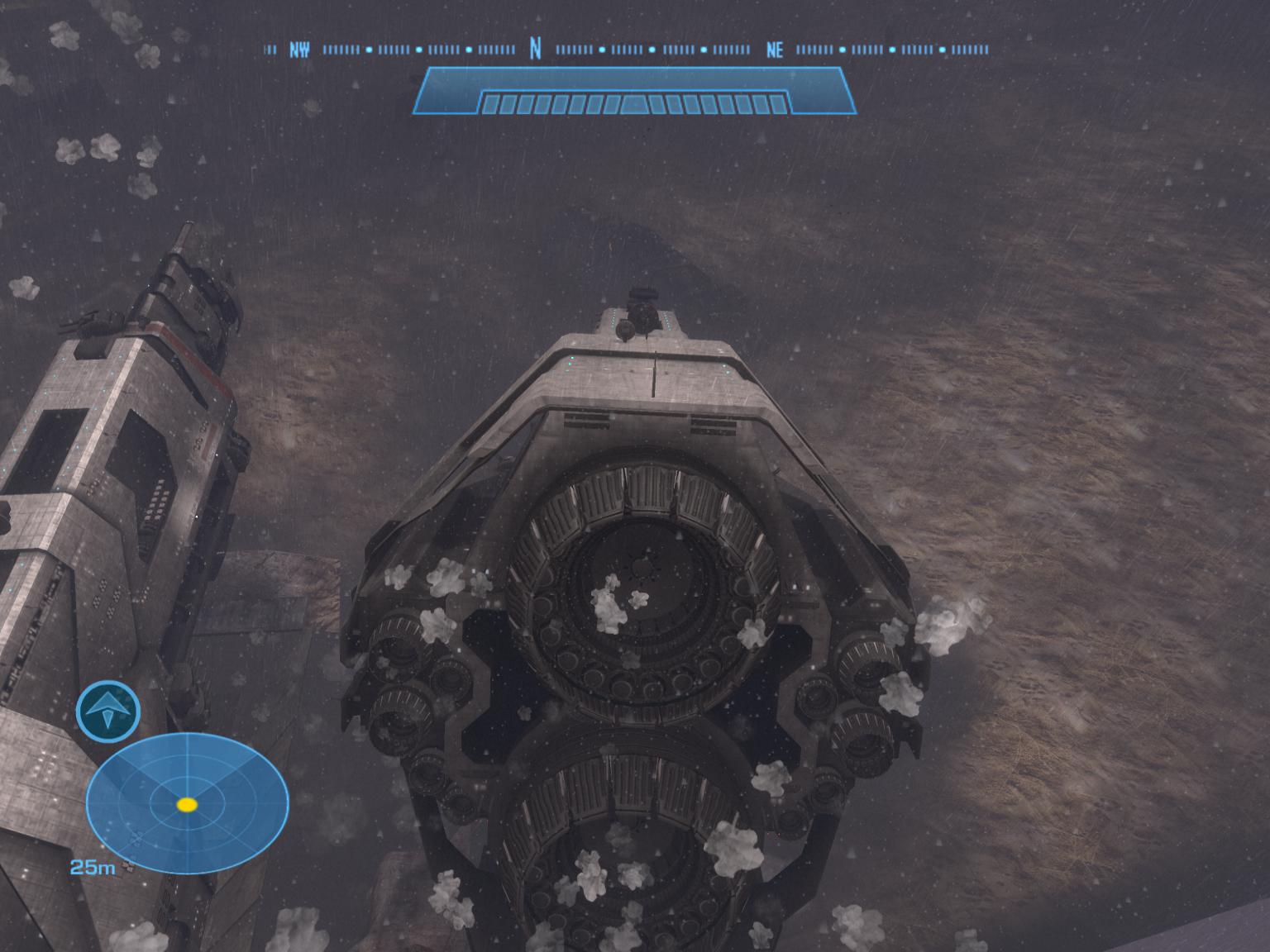This screenshot has width=1270, height=952.
Task: Click the circular motion tracker radar
Action: tap(188, 803)
